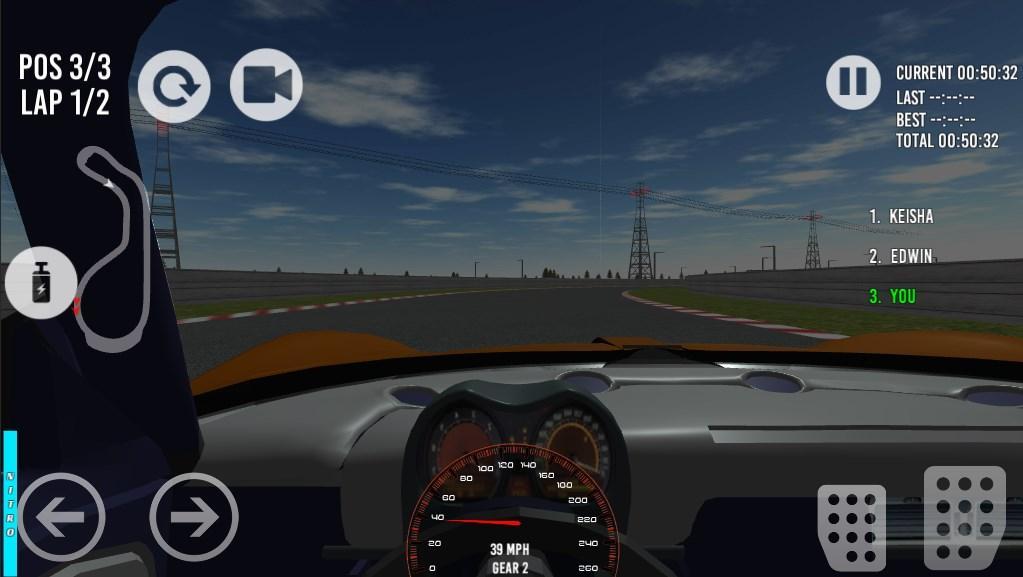The height and width of the screenshot is (577, 1023).
Task: Tap the accelerator pedal
Action: (x=963, y=517)
